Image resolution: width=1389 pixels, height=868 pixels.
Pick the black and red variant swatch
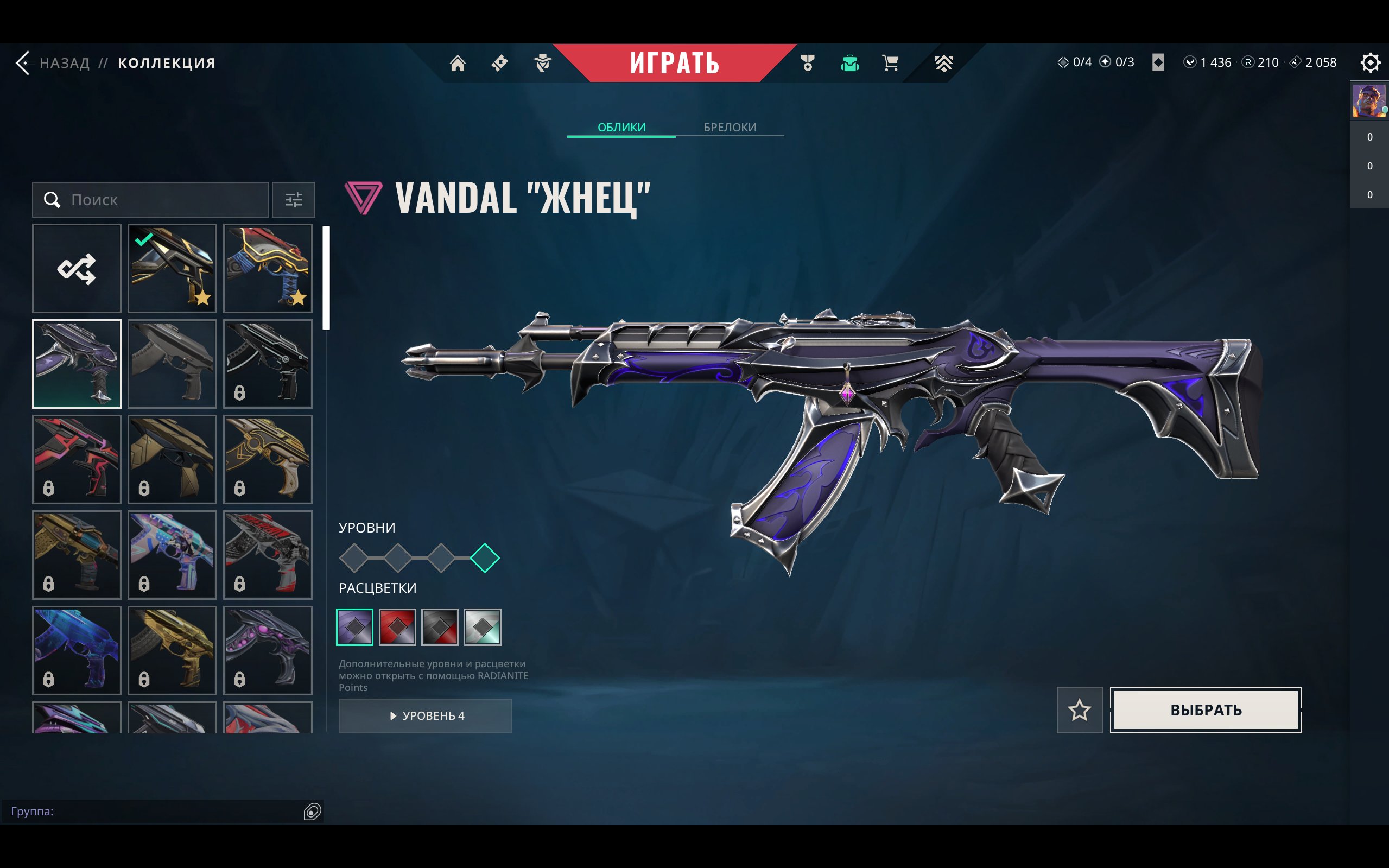(440, 627)
